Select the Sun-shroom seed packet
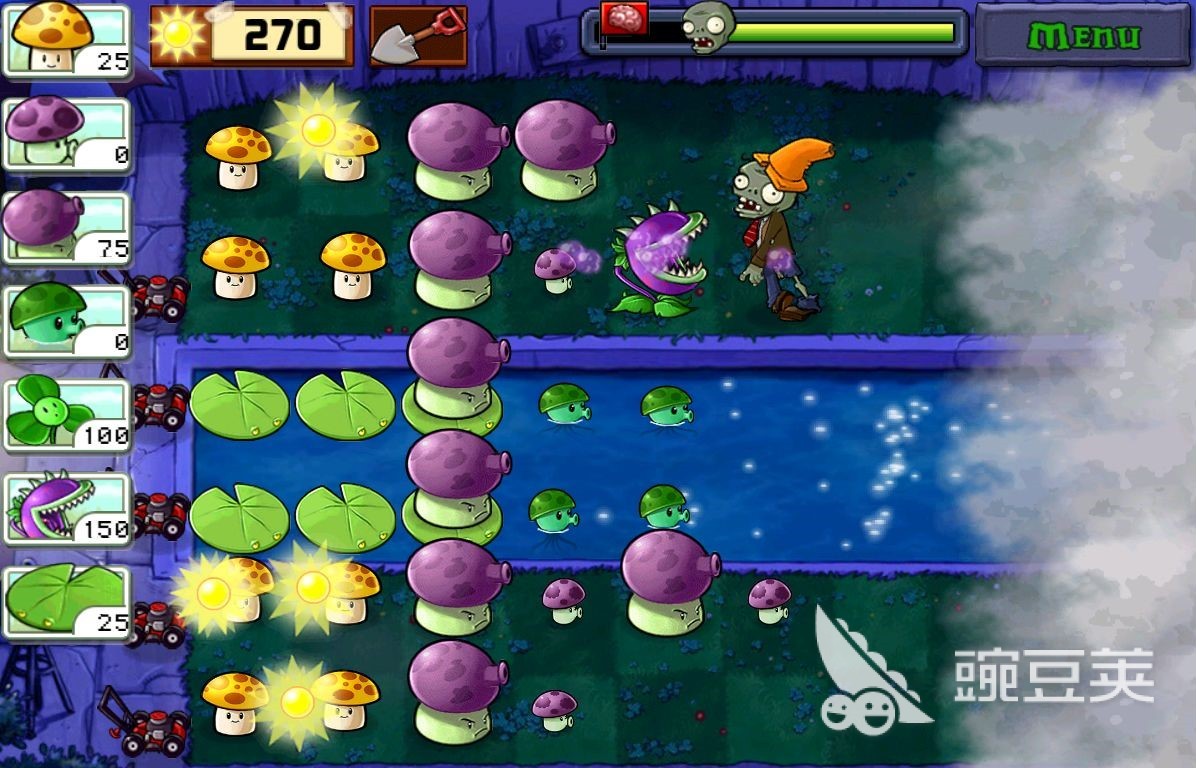 68,39
